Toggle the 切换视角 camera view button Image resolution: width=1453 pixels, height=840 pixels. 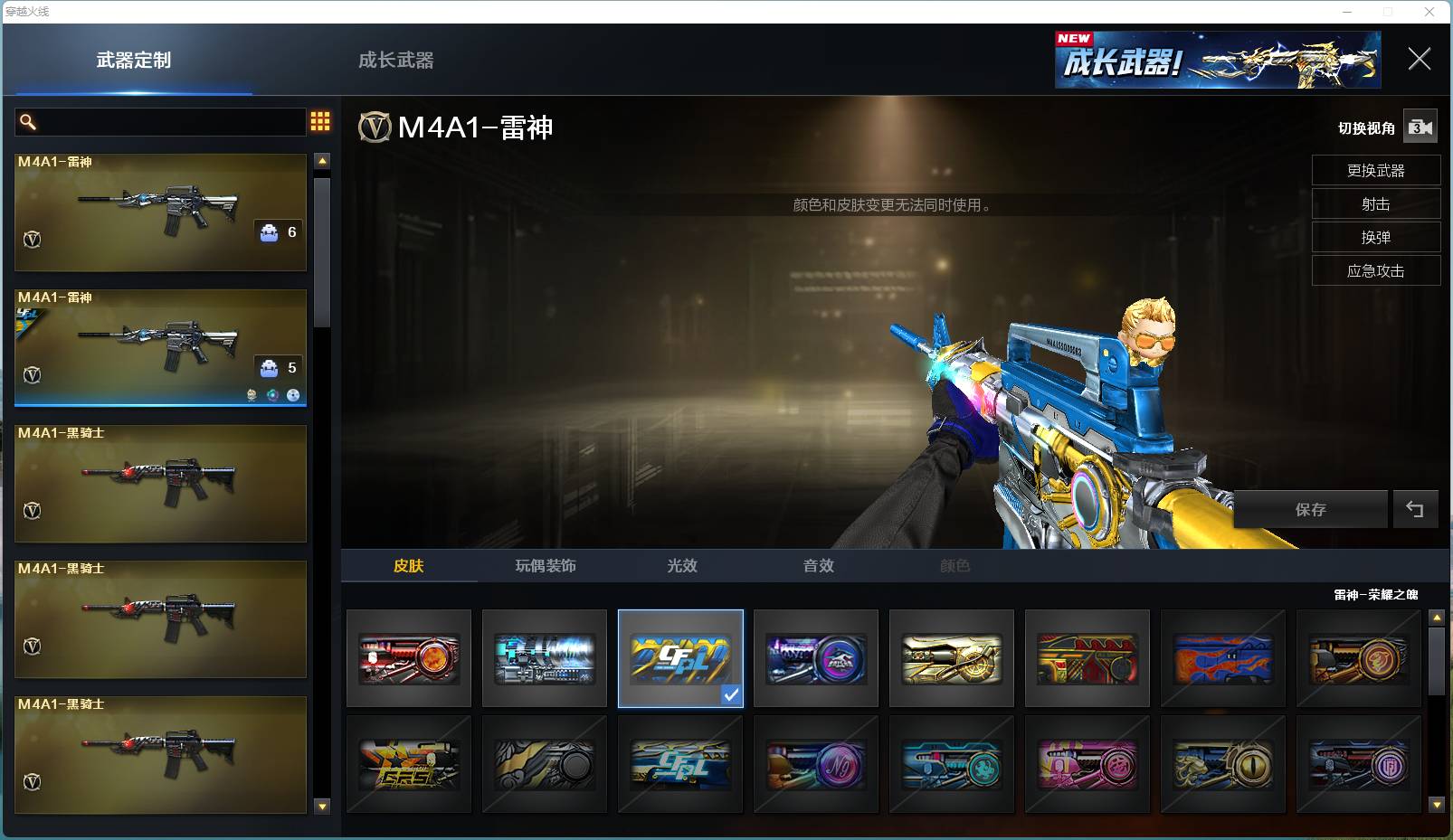tap(1420, 127)
